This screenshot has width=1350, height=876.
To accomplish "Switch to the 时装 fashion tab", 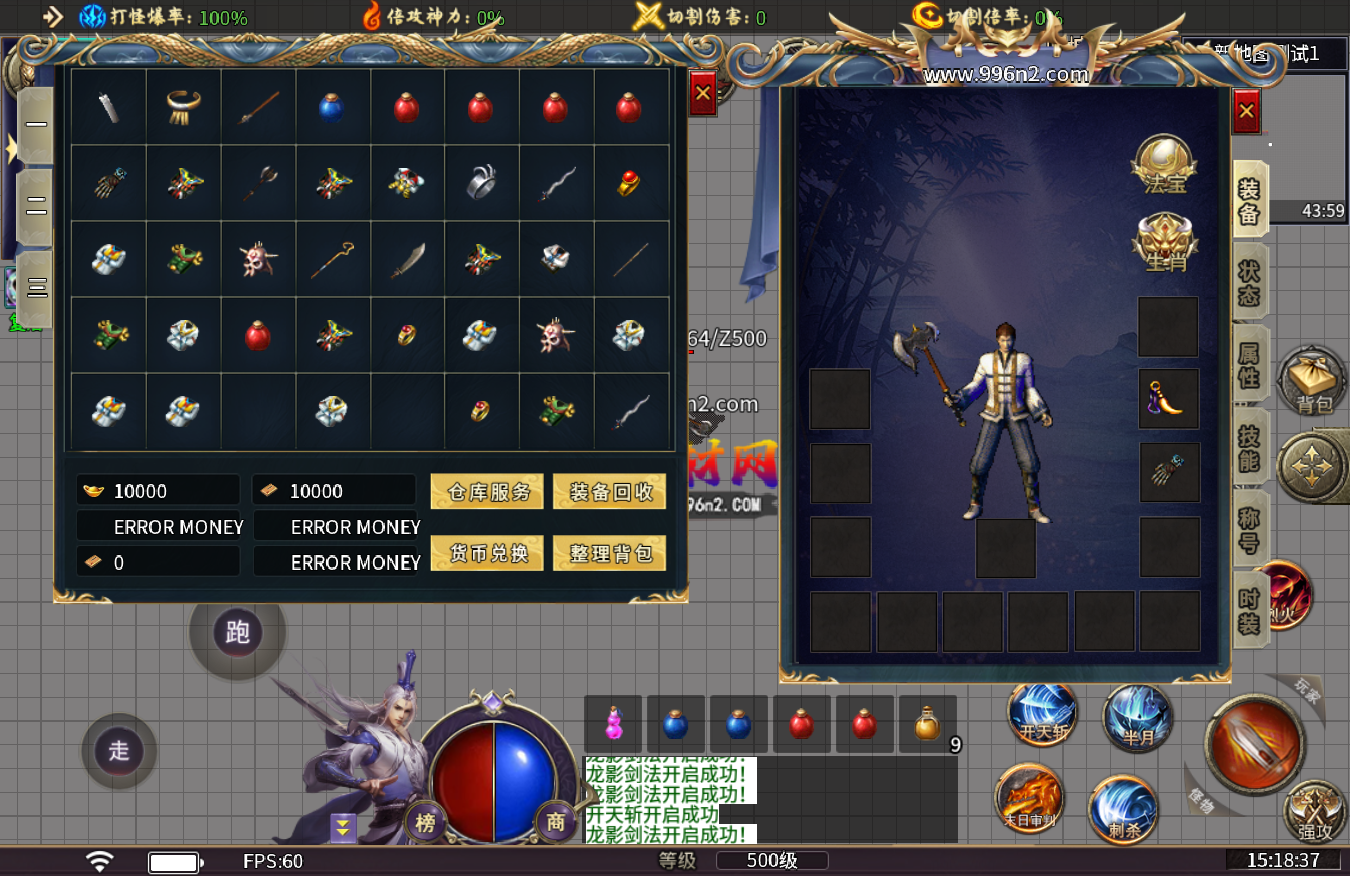I will 1250,610.
